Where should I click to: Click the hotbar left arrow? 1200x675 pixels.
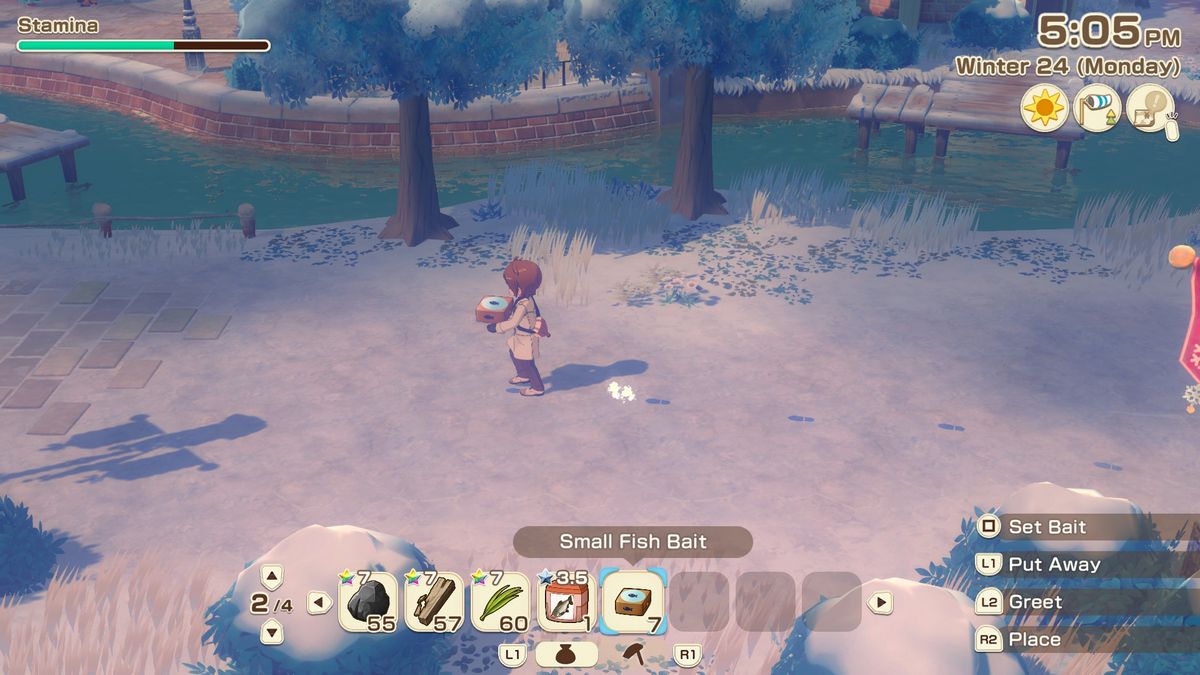click(319, 602)
